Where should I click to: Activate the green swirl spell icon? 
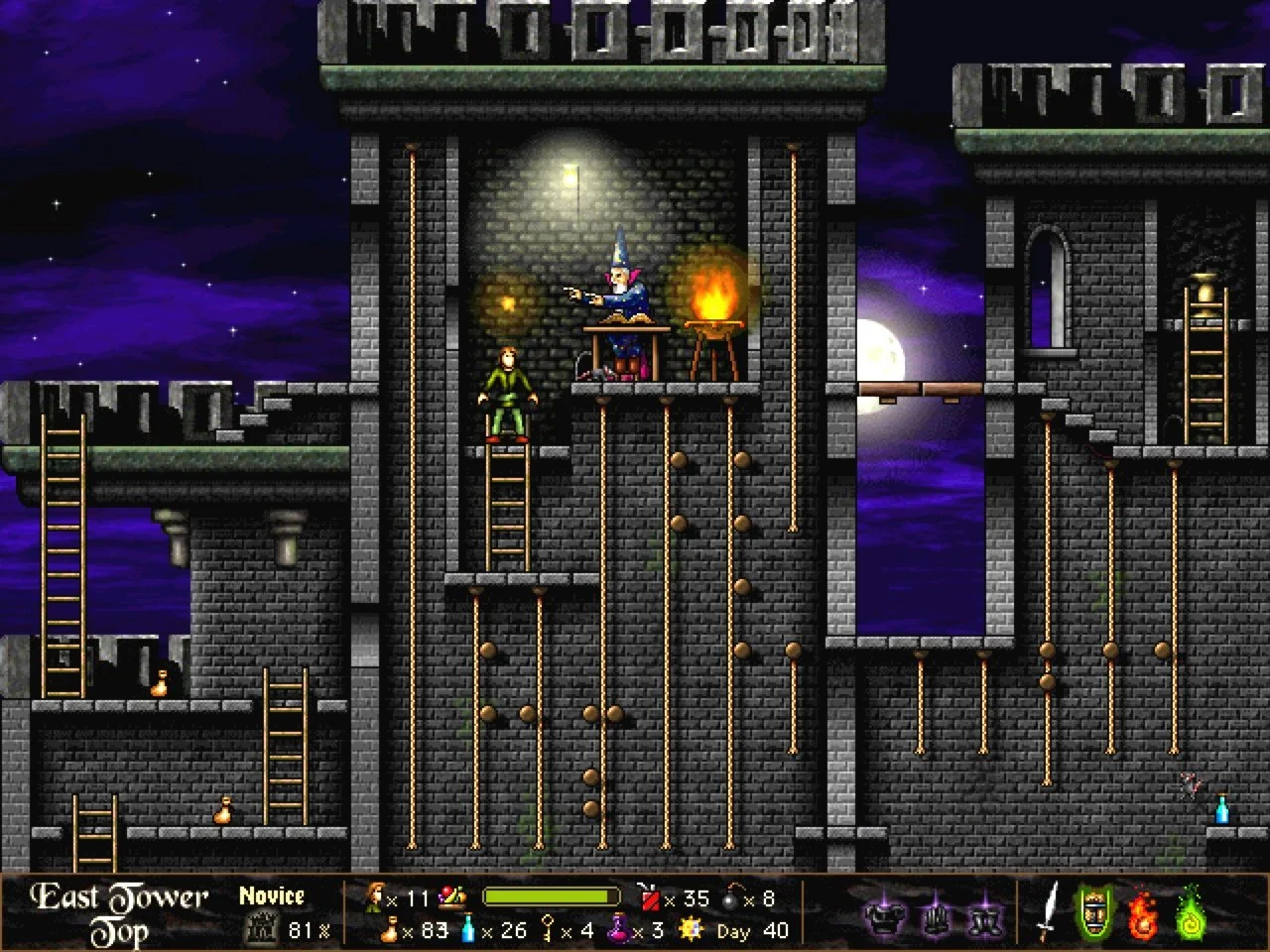(1190, 913)
